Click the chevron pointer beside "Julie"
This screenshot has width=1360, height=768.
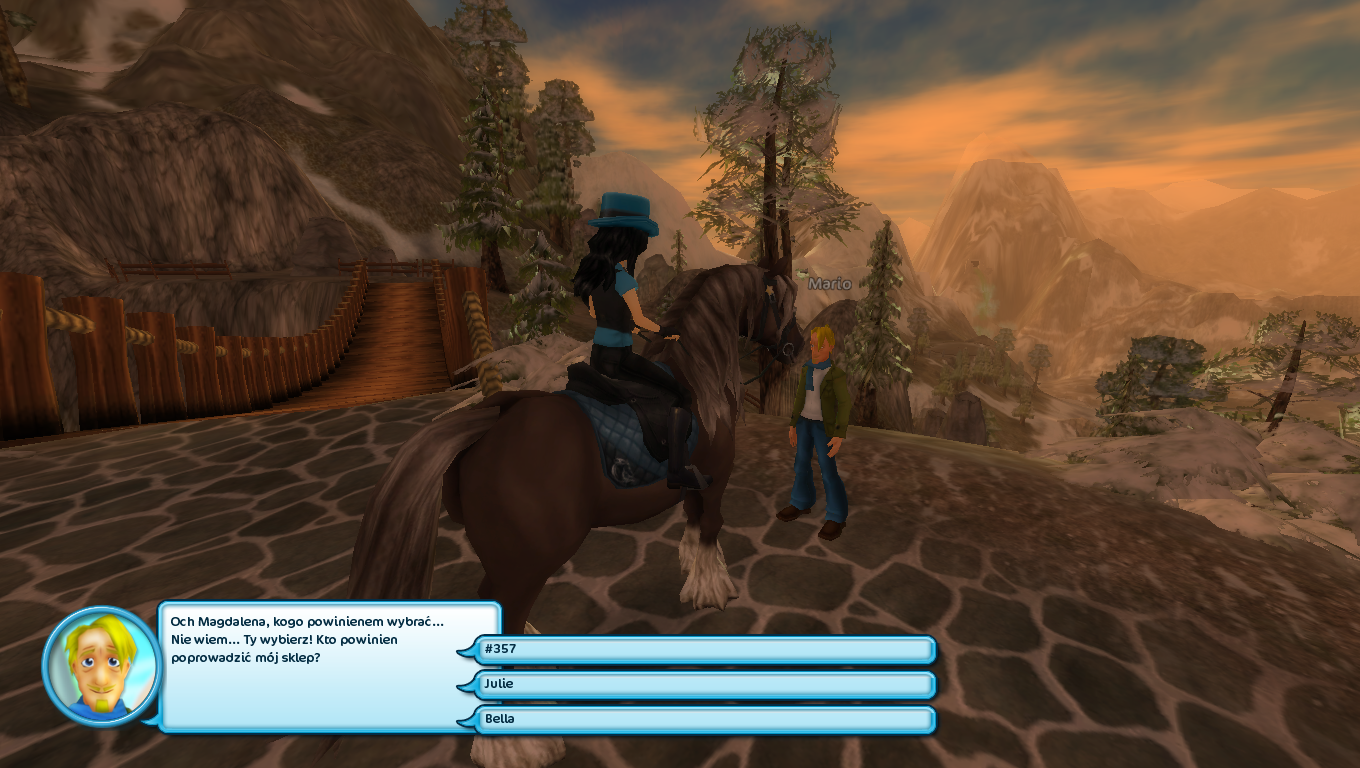point(465,684)
